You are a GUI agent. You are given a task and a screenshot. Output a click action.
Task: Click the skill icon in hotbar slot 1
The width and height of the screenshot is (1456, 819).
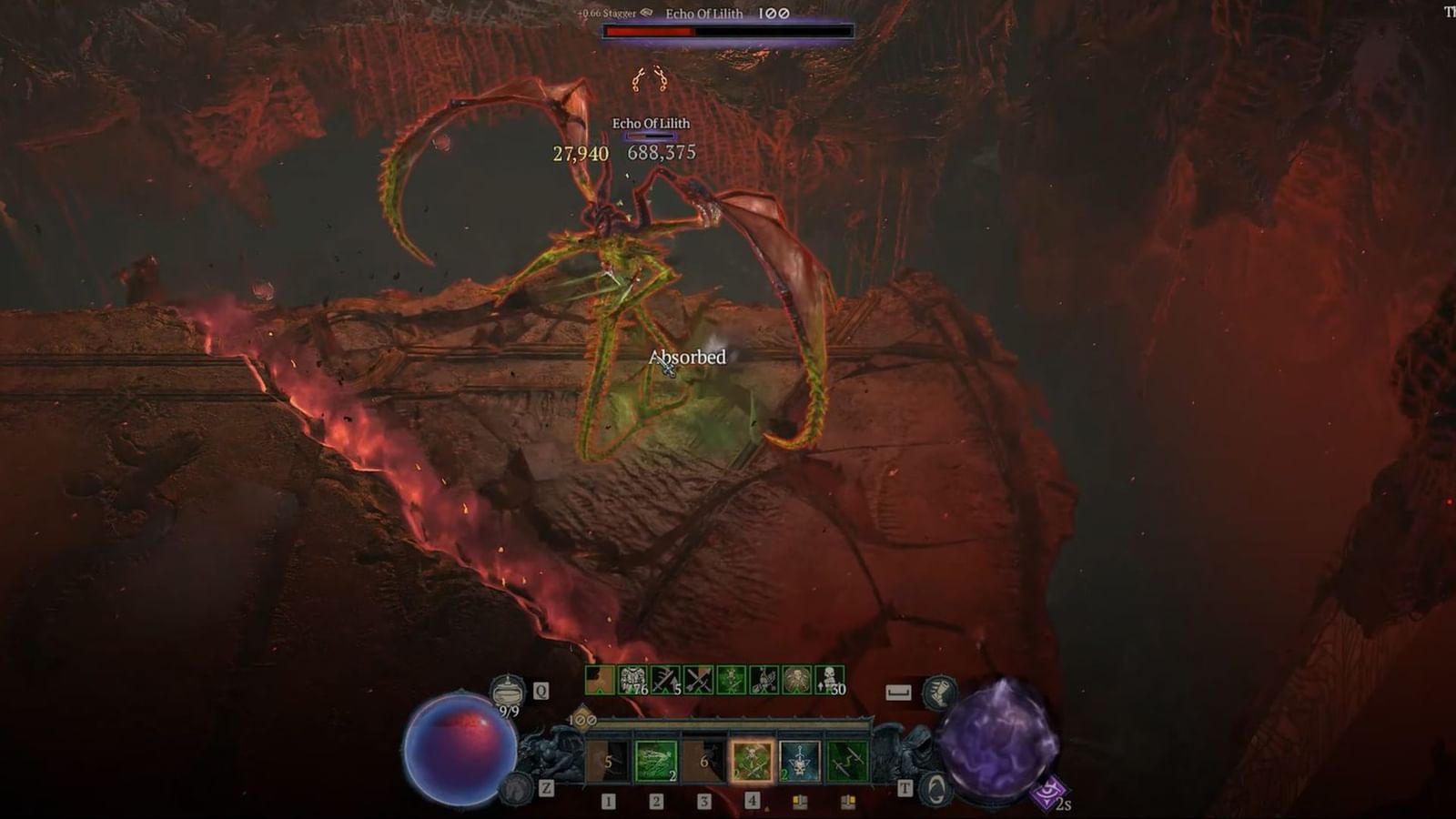pyautogui.click(x=607, y=761)
